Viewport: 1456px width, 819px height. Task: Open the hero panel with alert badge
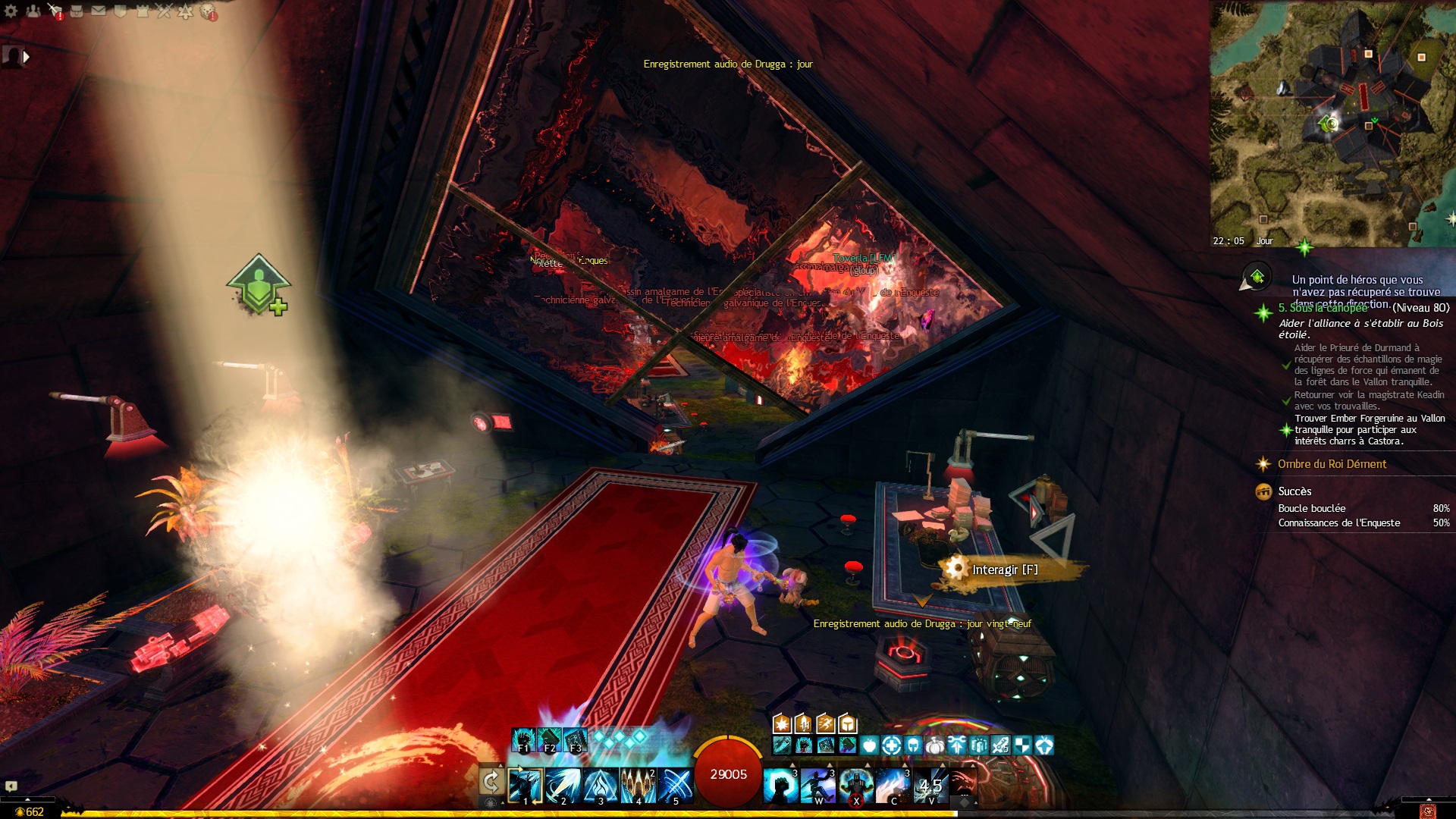(x=55, y=11)
